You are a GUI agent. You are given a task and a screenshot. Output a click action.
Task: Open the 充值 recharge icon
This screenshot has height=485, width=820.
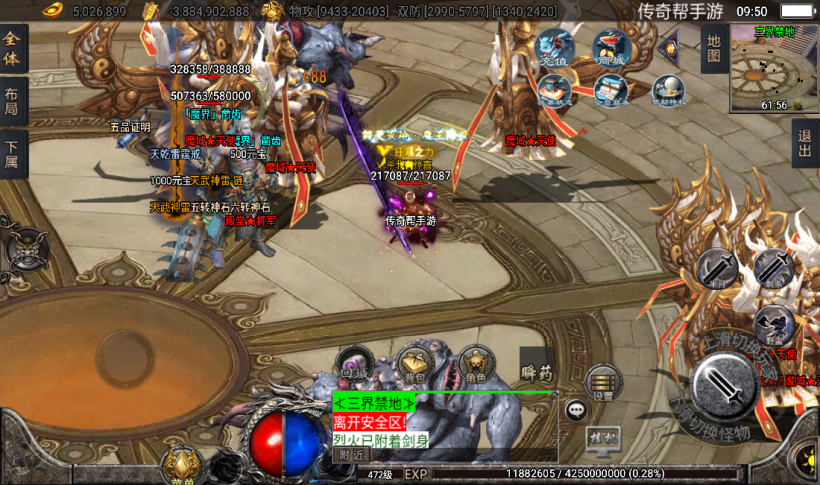coord(556,47)
